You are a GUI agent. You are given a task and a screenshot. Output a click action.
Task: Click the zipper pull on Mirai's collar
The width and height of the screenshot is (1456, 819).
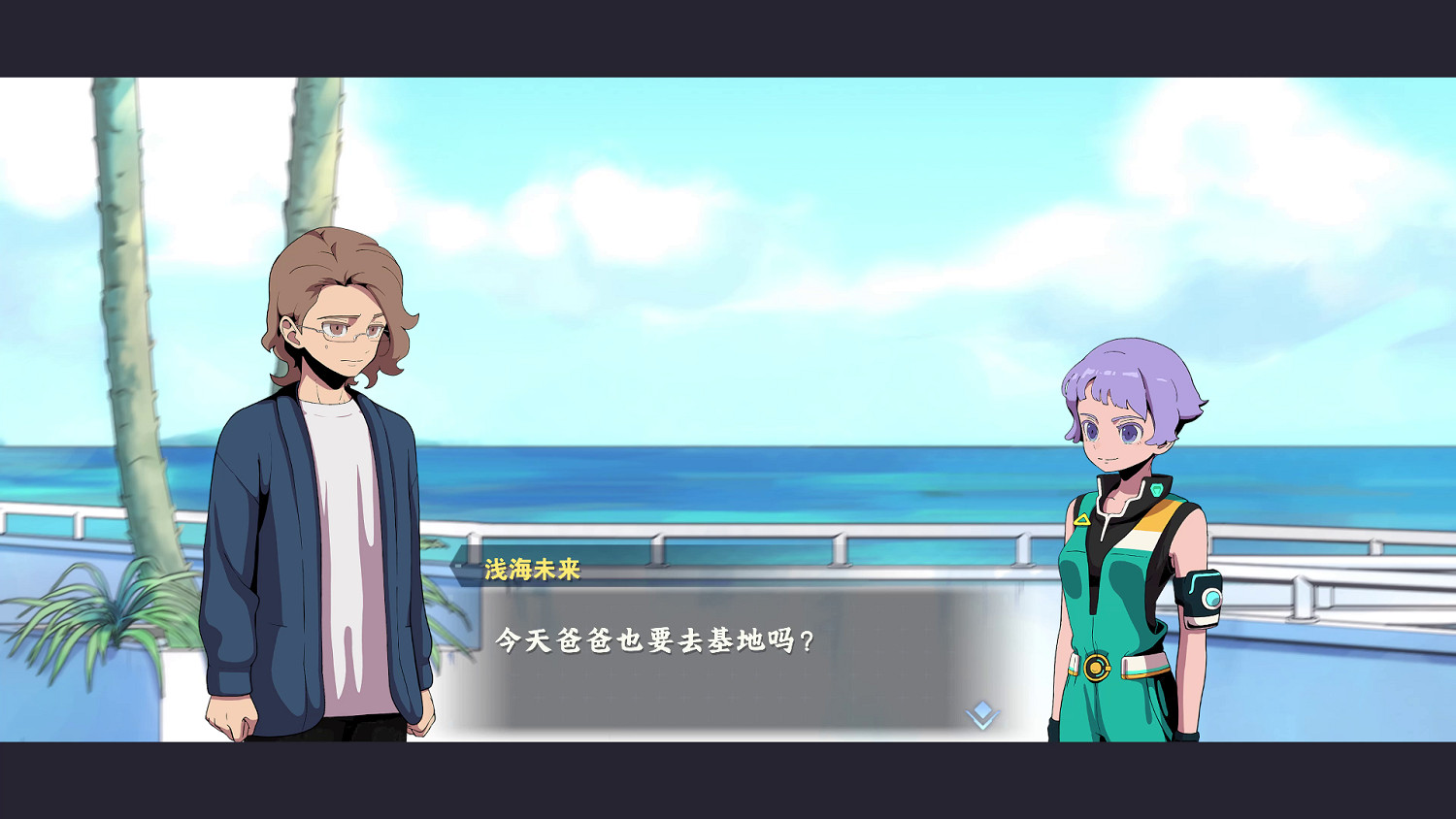pyautogui.click(x=1102, y=534)
